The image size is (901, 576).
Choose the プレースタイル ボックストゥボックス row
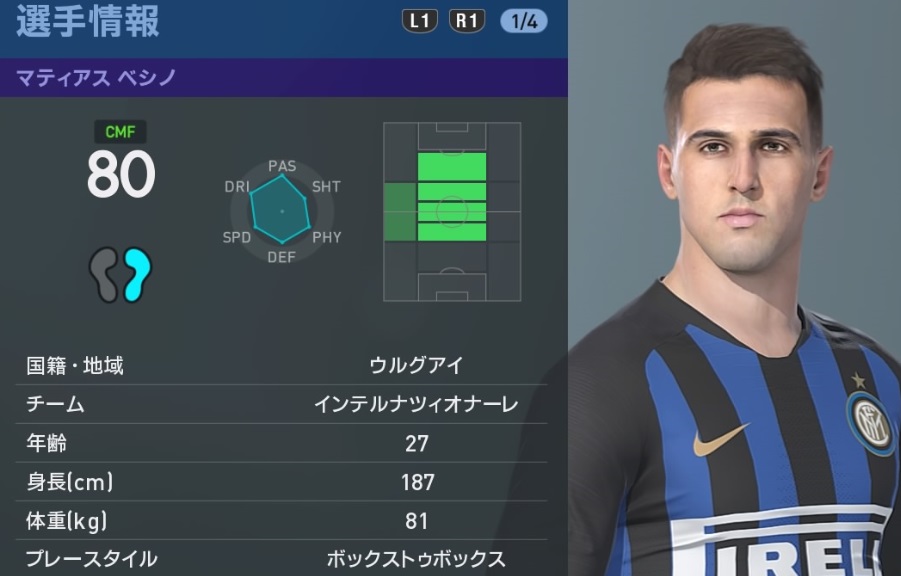click(283, 558)
